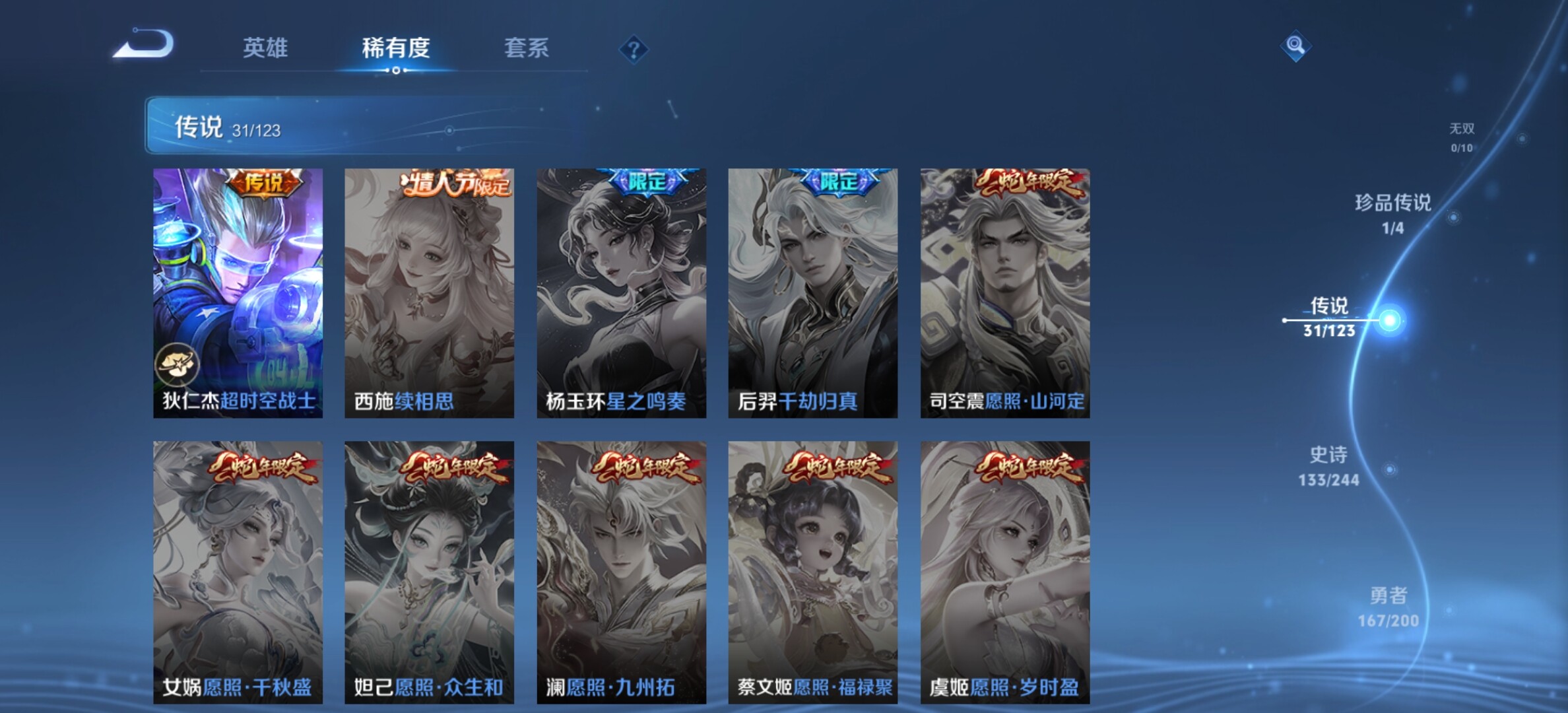Choose the 妲己 愿照·众生和 skin card
Screen dimensions: 1568x713
click(429, 572)
